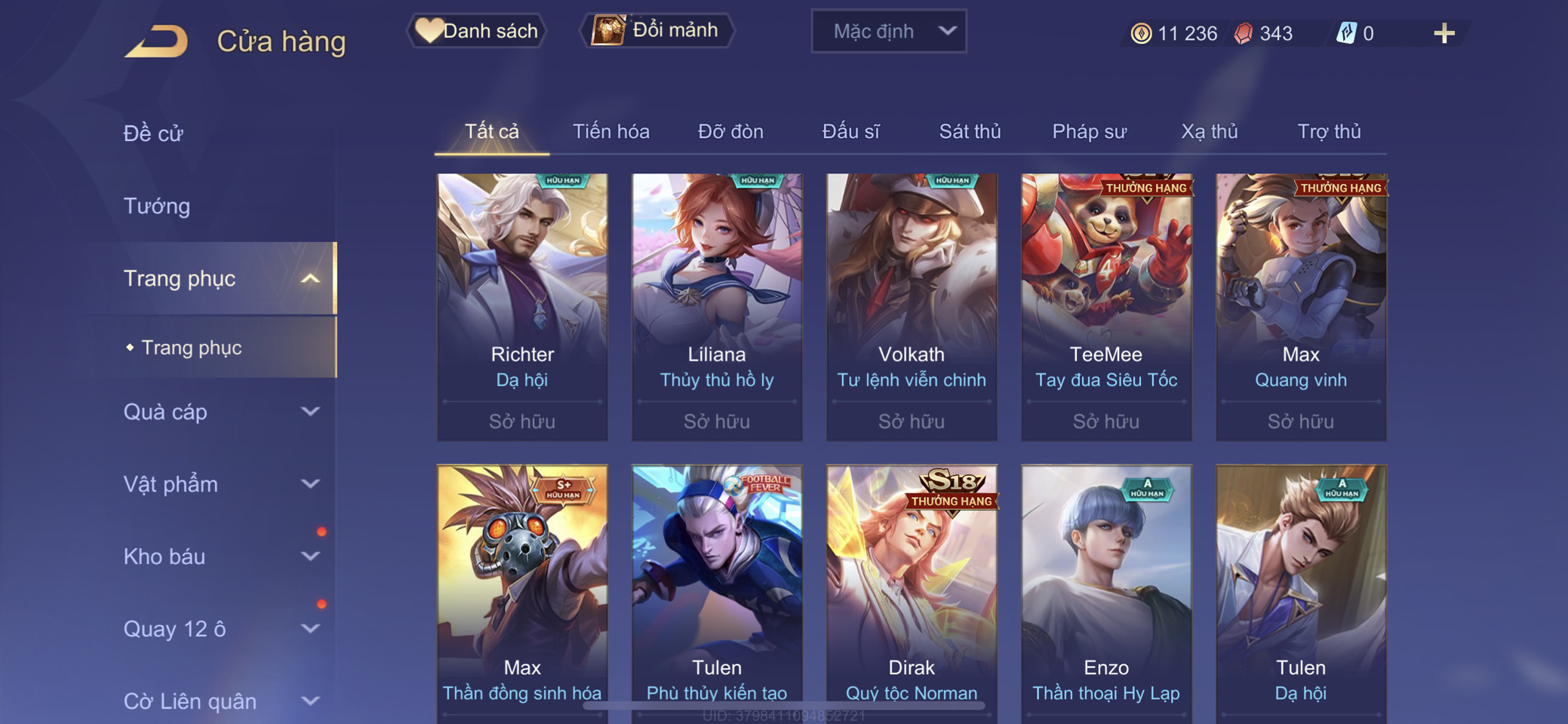Expand the Kho báu category
Screen dimensions: 1568x724
click(310, 557)
